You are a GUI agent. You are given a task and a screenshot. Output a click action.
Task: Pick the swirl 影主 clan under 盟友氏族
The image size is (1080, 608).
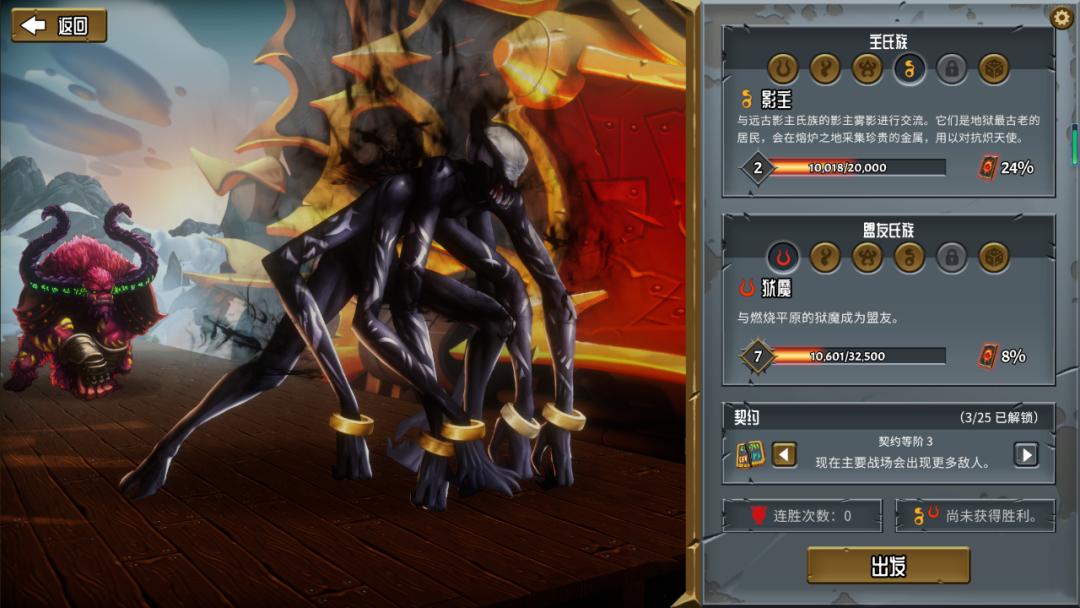point(909,258)
